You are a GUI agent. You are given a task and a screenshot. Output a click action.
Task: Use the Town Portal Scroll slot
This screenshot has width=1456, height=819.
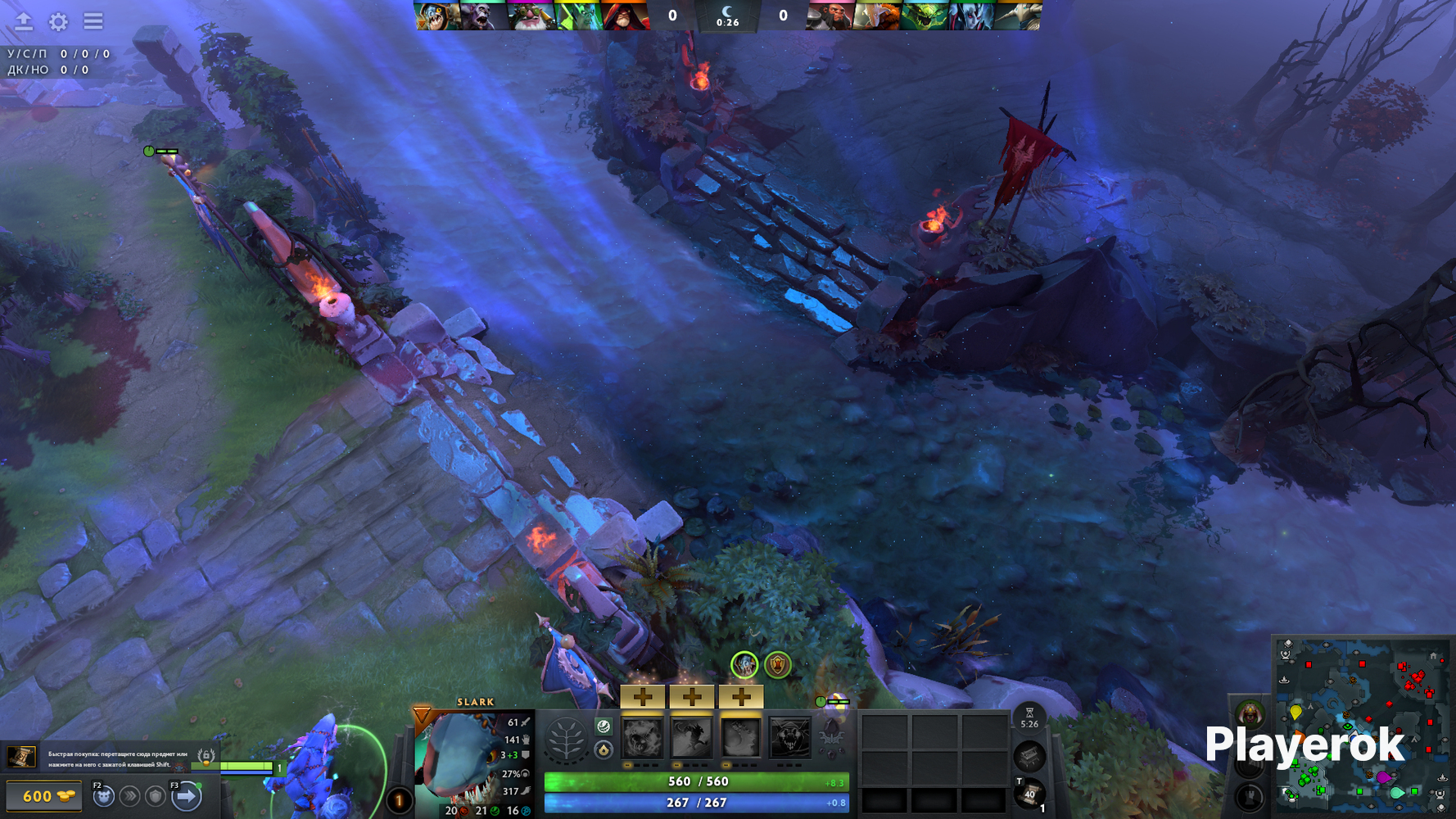coord(1029,793)
